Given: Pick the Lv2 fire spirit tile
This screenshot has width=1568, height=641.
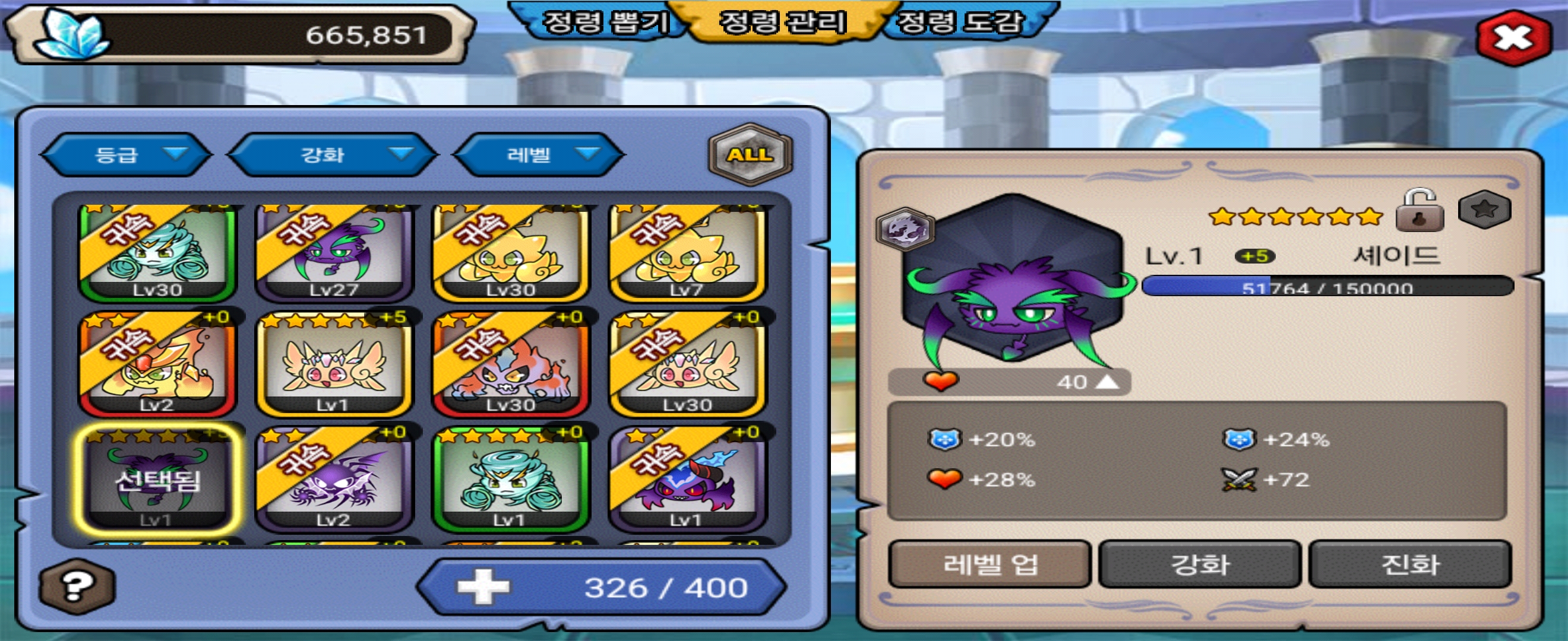Looking at the screenshot, I should pyautogui.click(x=157, y=364).
